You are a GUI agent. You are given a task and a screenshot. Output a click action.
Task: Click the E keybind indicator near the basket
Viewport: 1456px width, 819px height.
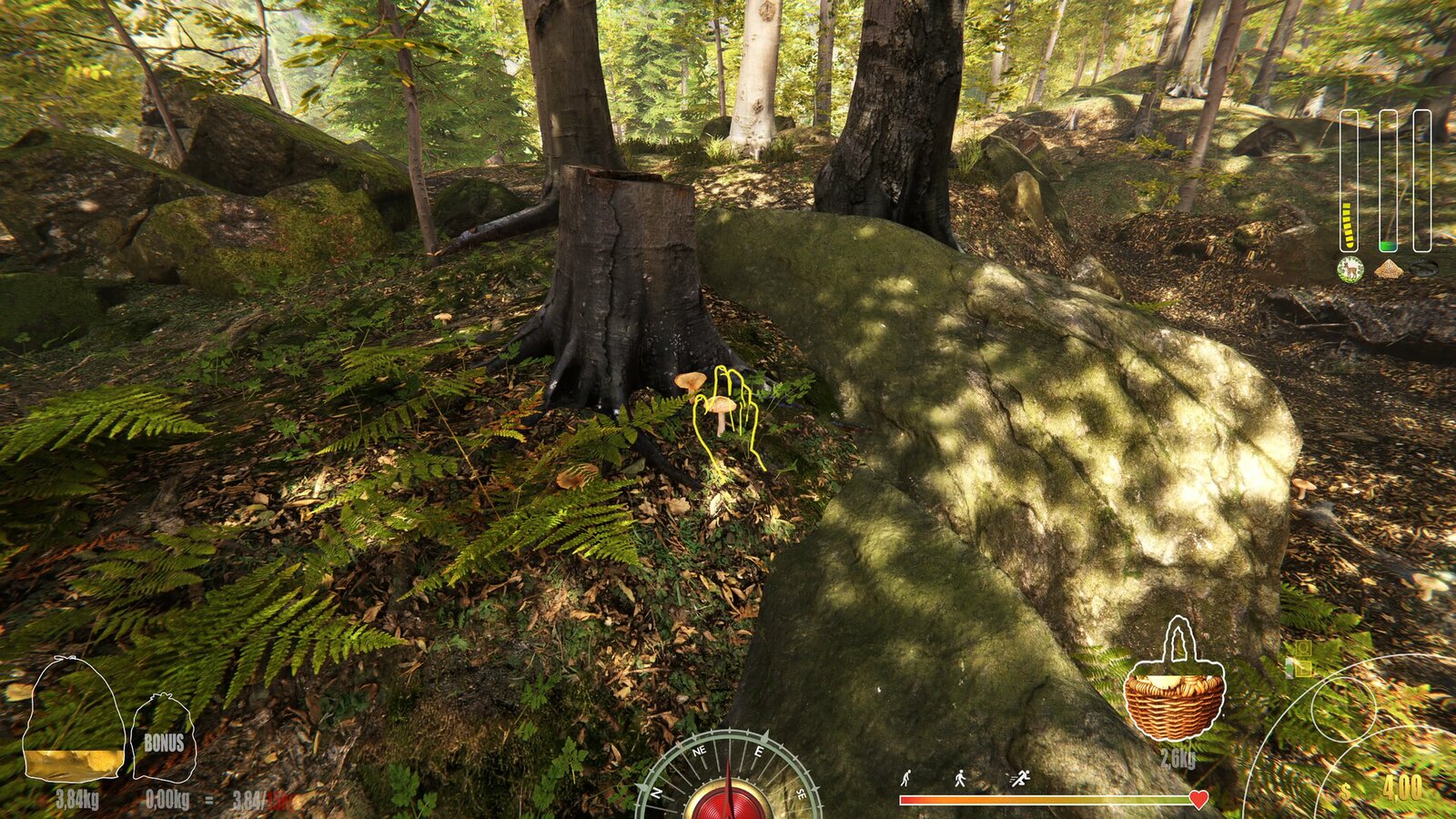click(1303, 668)
